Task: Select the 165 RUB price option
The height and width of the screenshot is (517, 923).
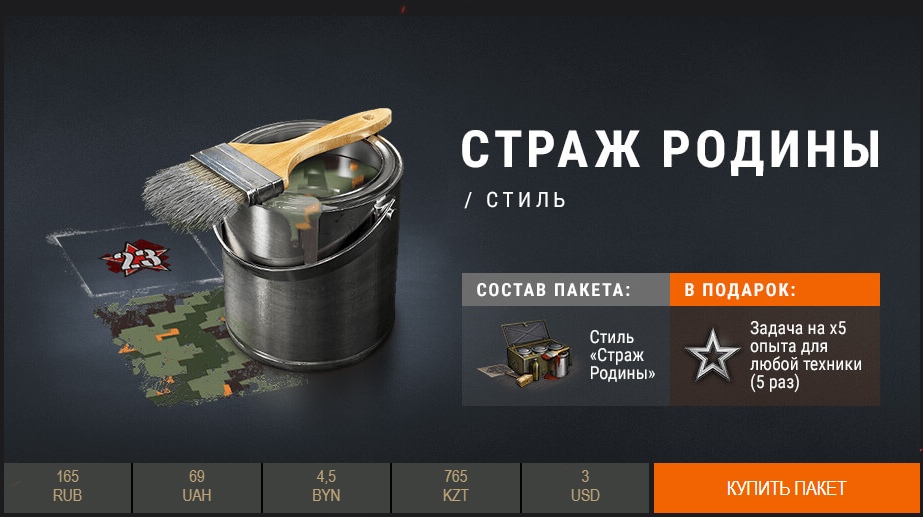Action: point(67,488)
